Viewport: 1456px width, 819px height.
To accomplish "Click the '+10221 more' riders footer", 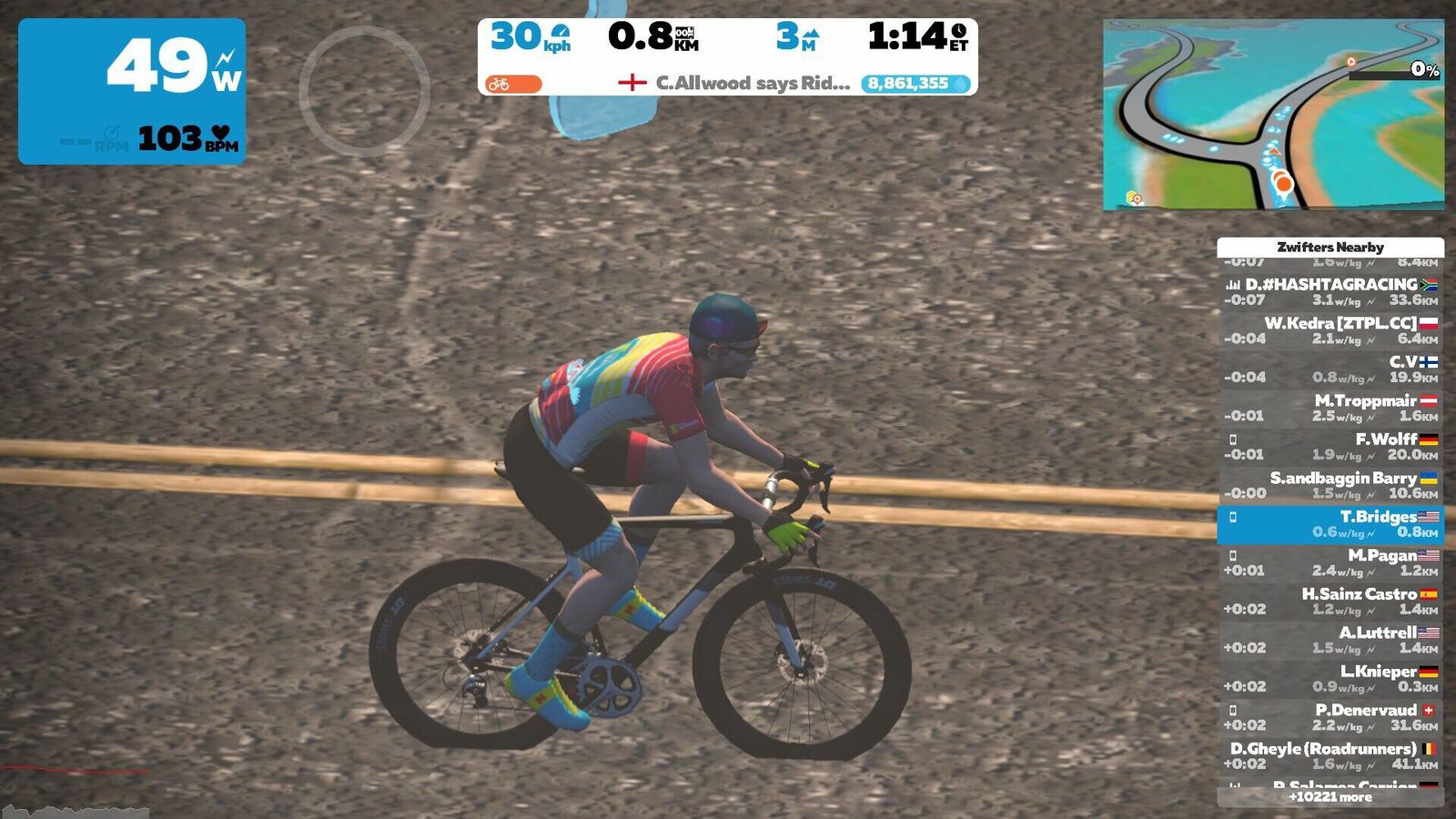I will pos(1330,797).
